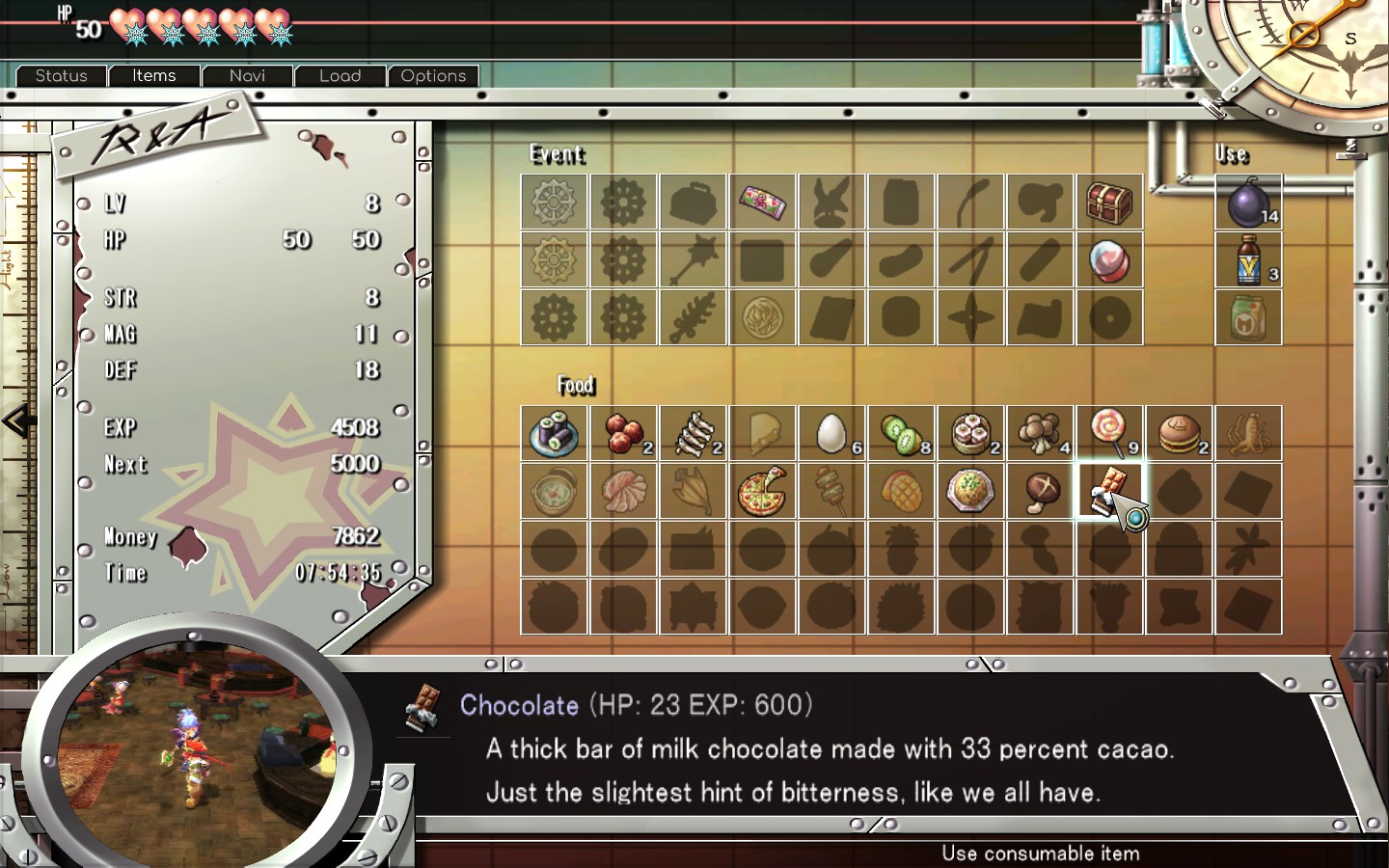Use the black bomb item
Screen dimensions: 1389x868
pyautogui.click(x=1248, y=203)
